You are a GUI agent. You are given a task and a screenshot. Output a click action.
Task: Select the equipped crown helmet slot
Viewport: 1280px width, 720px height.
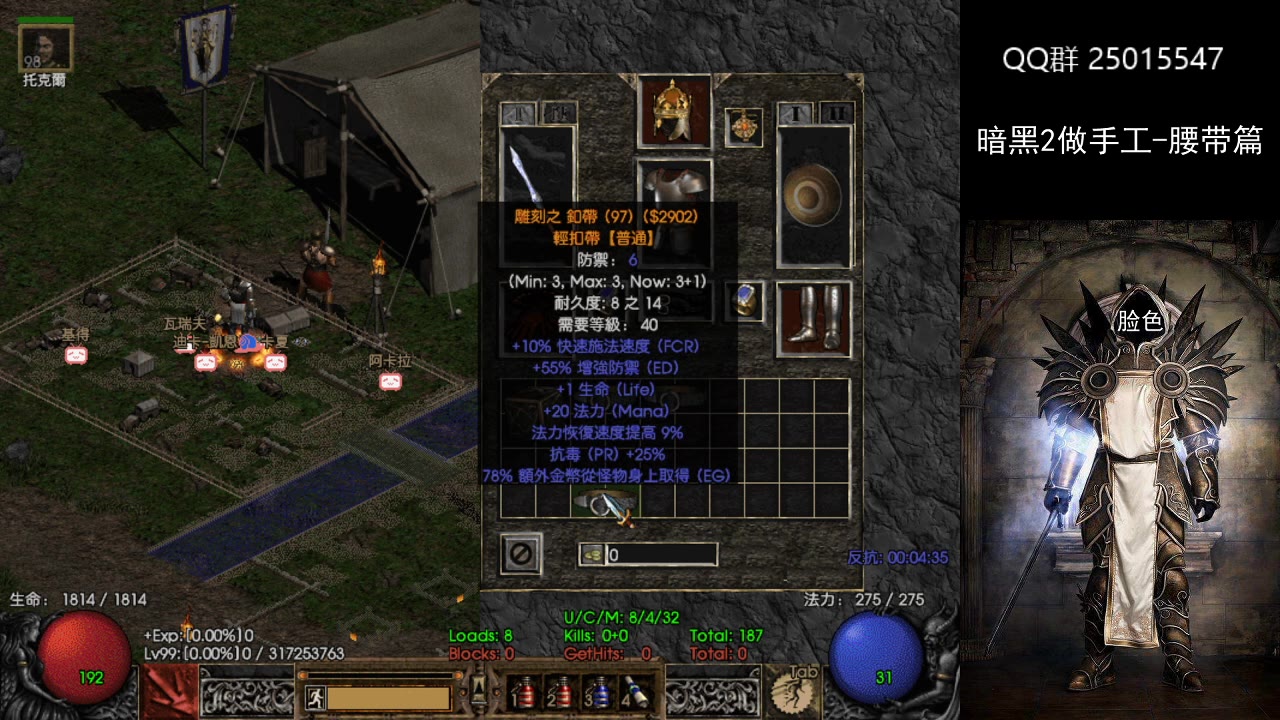[x=673, y=110]
